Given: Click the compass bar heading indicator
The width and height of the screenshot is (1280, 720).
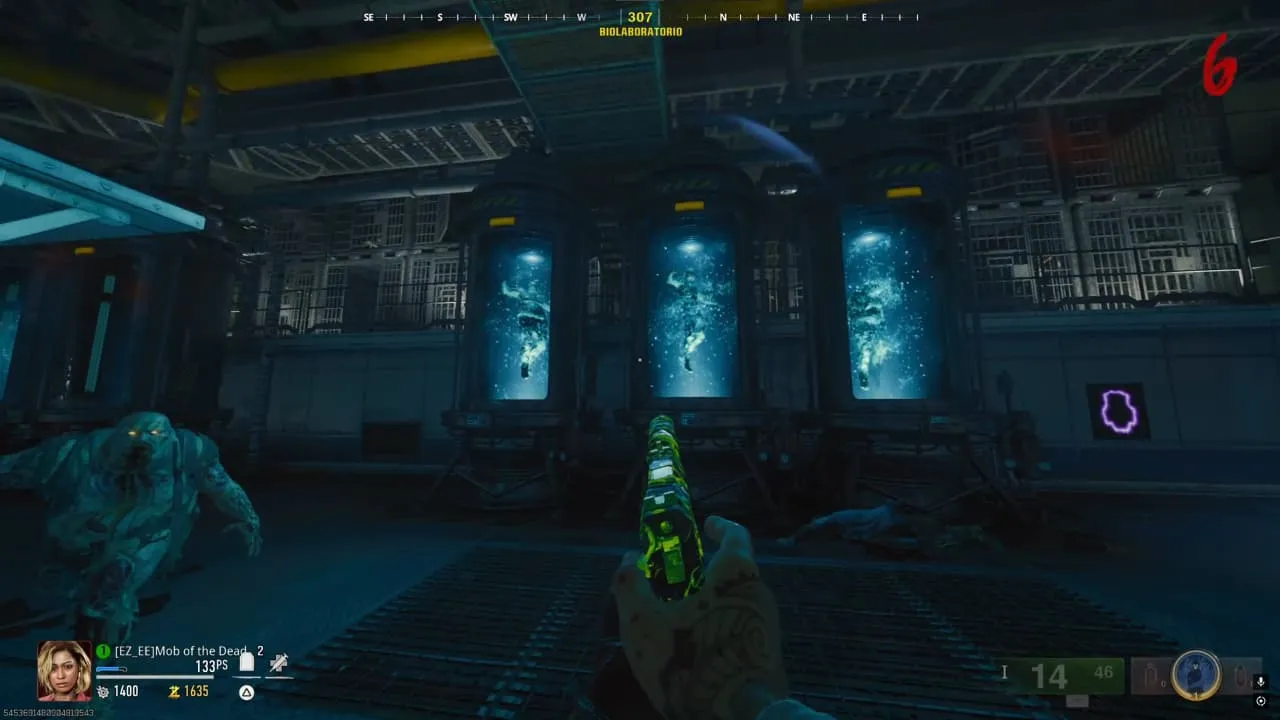Looking at the screenshot, I should pyautogui.click(x=640, y=17).
